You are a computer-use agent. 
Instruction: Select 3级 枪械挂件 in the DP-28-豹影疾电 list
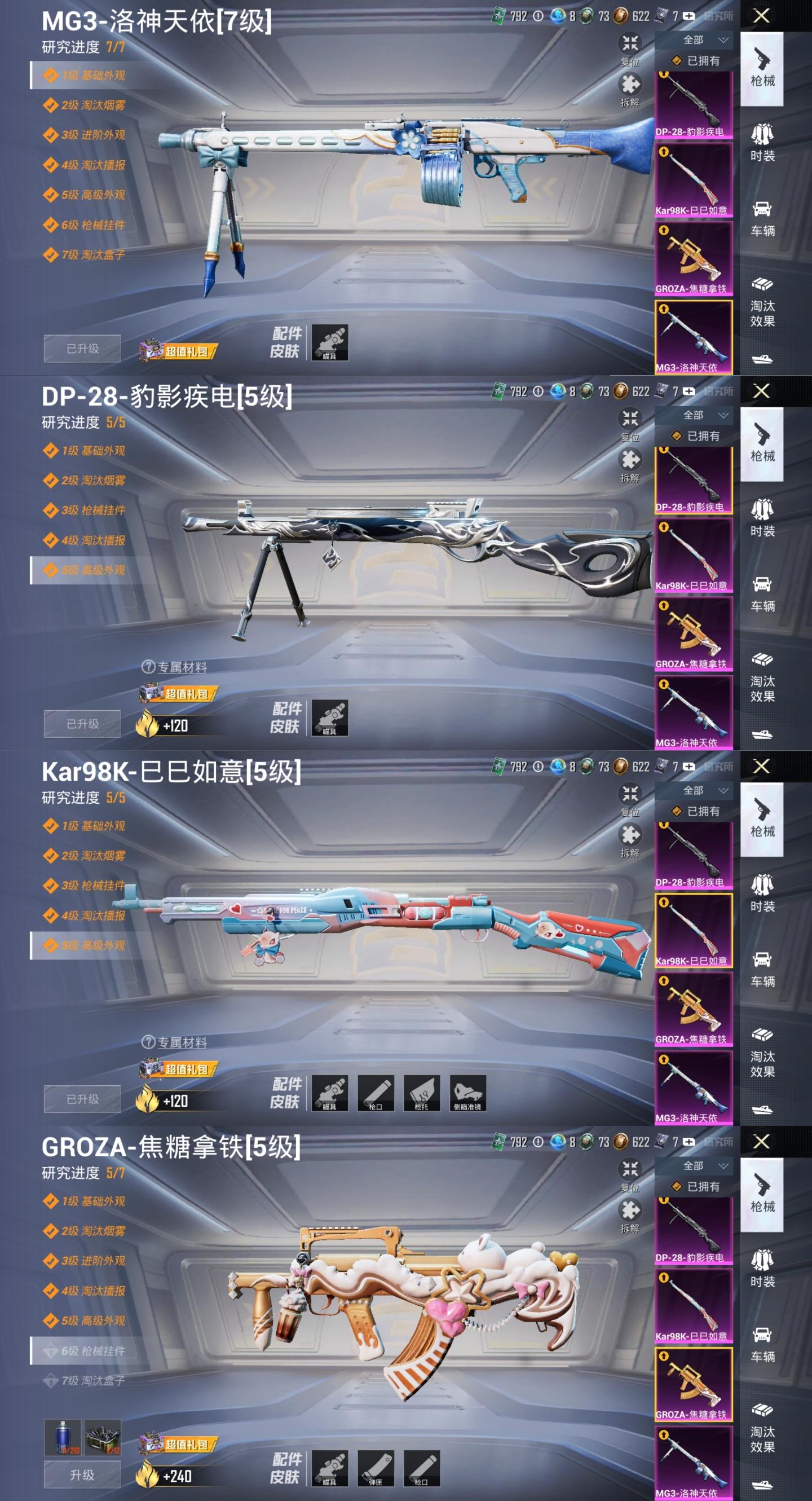tap(92, 510)
